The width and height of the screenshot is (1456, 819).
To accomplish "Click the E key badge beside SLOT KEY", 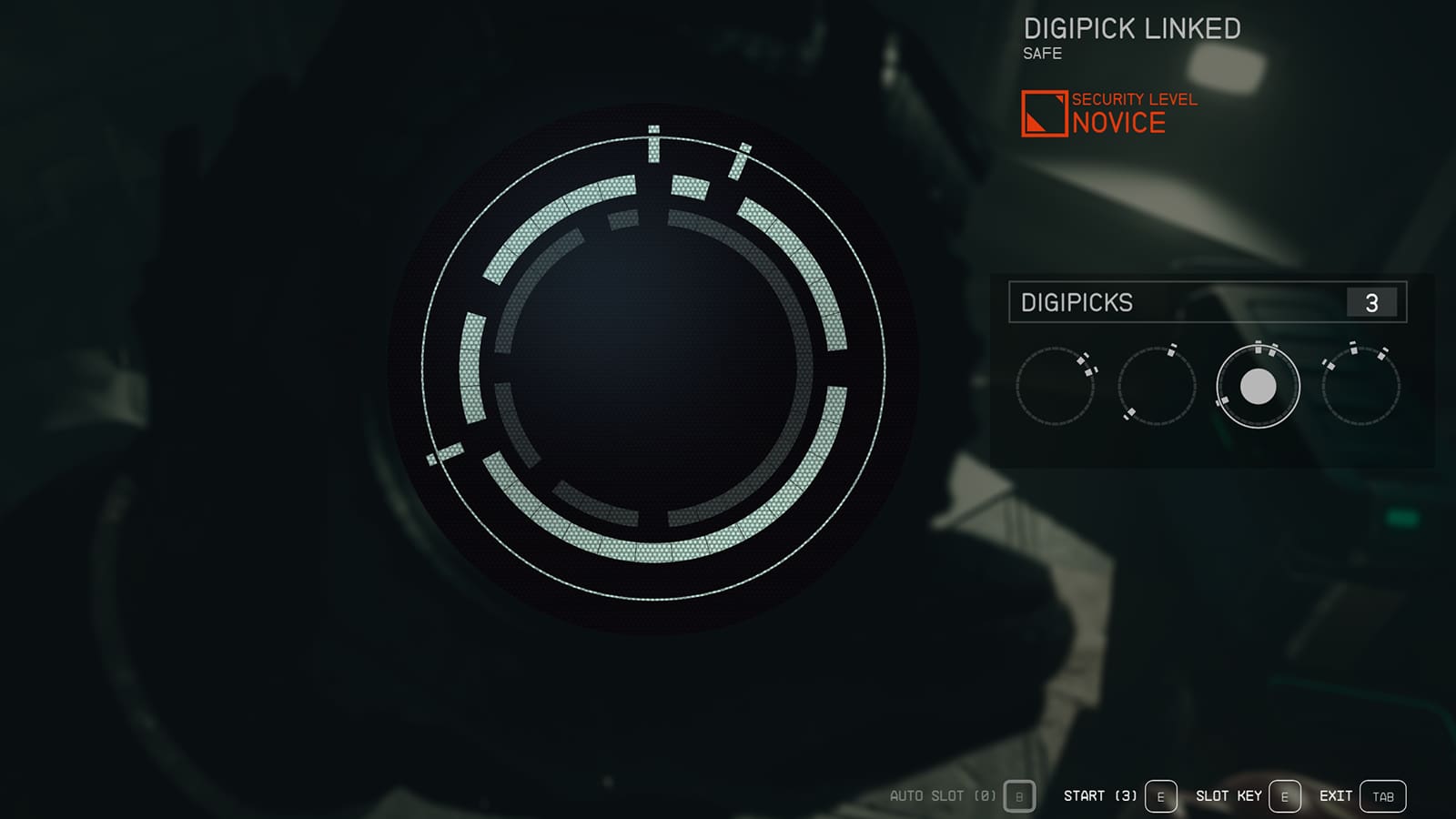I will pos(1284,794).
